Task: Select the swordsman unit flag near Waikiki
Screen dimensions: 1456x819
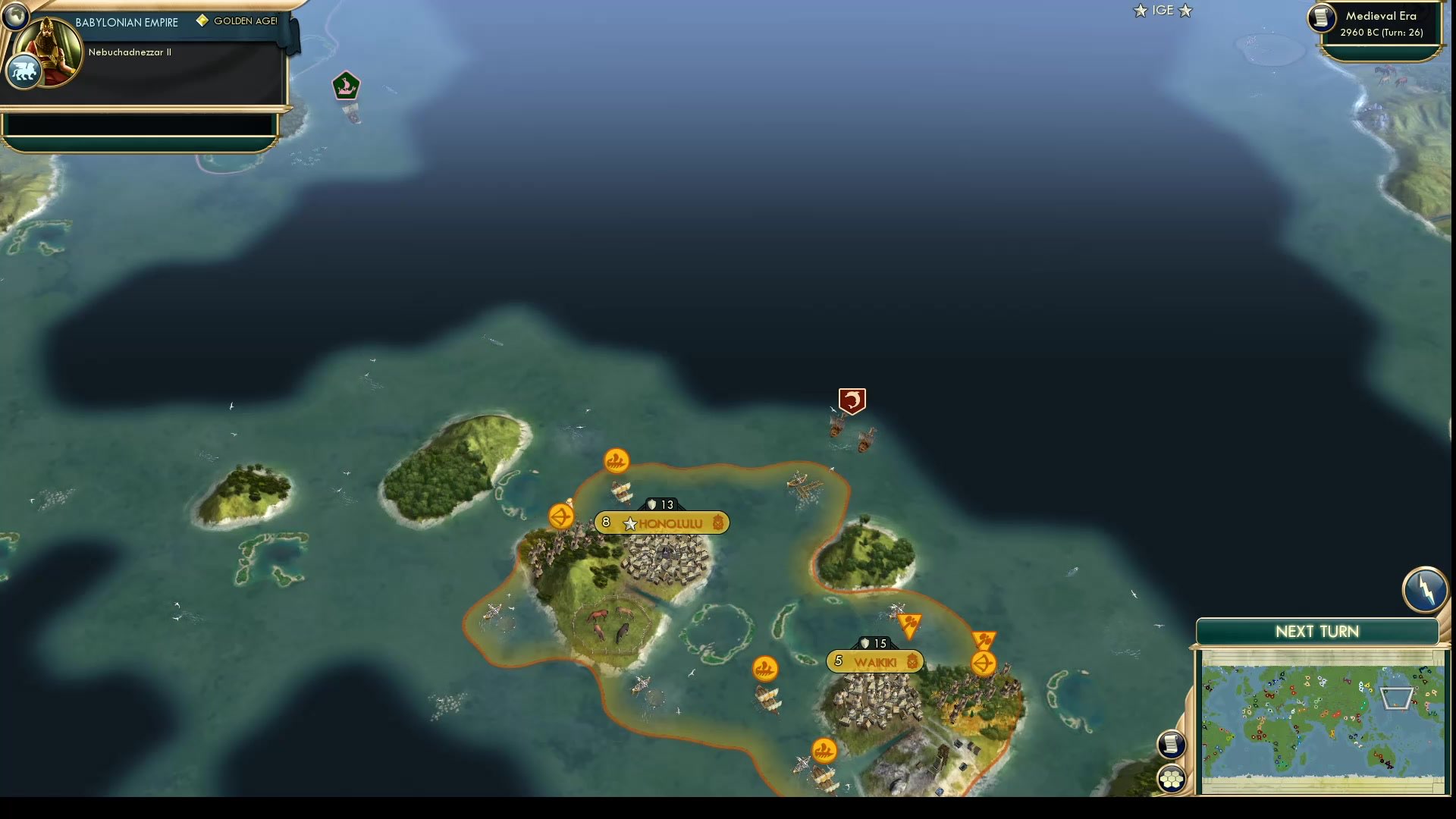Action: (912, 623)
